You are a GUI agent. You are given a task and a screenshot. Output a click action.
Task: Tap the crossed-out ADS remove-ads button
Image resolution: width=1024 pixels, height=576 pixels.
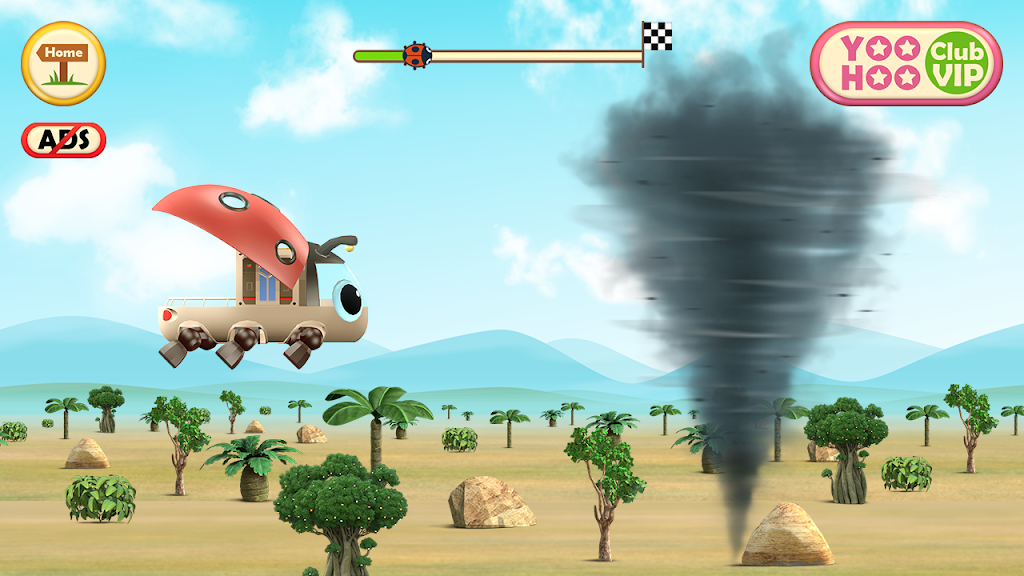point(63,140)
